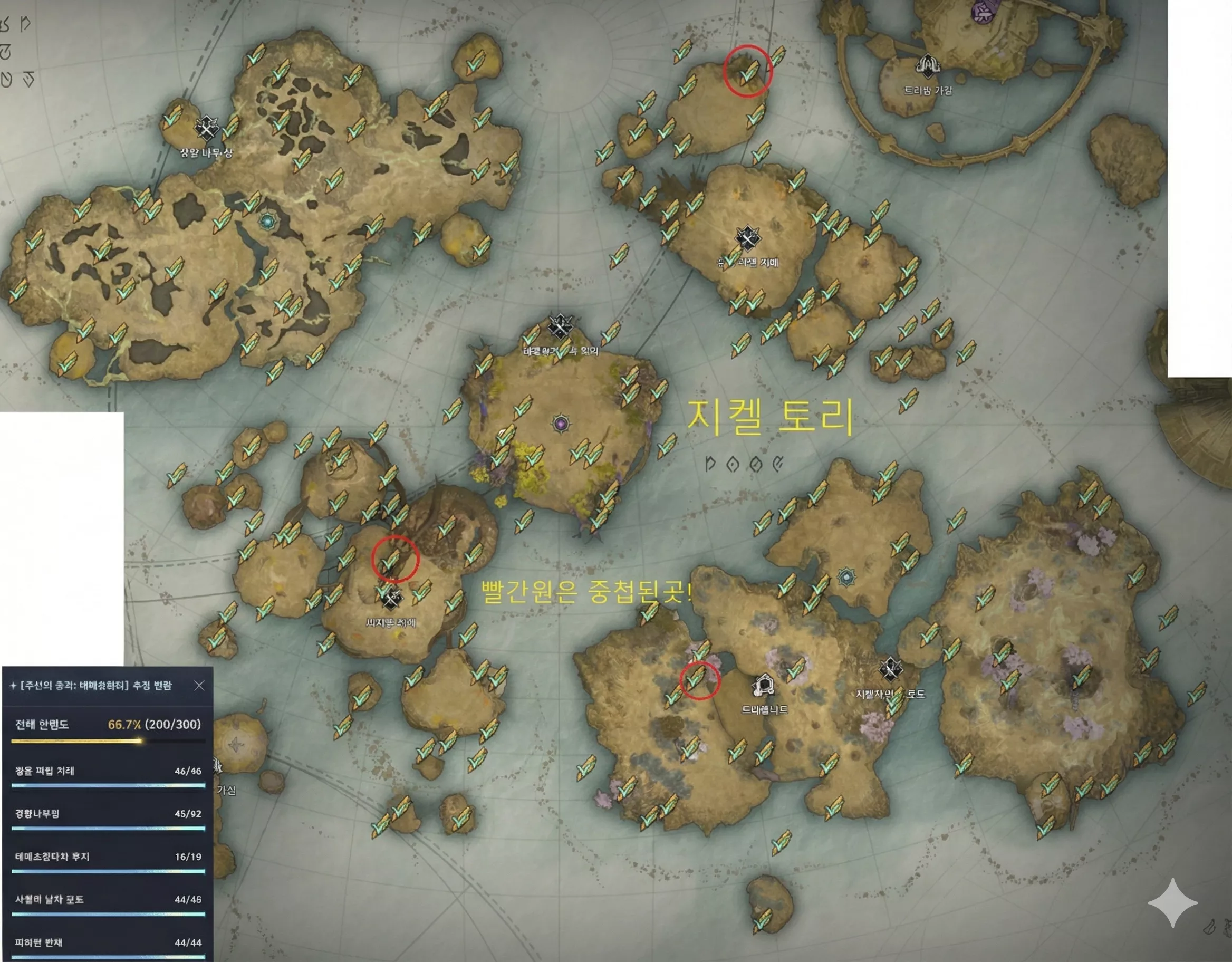The image size is (1232, 962).
Task: Click the teal waypoint on the large western island
Action: point(267,220)
